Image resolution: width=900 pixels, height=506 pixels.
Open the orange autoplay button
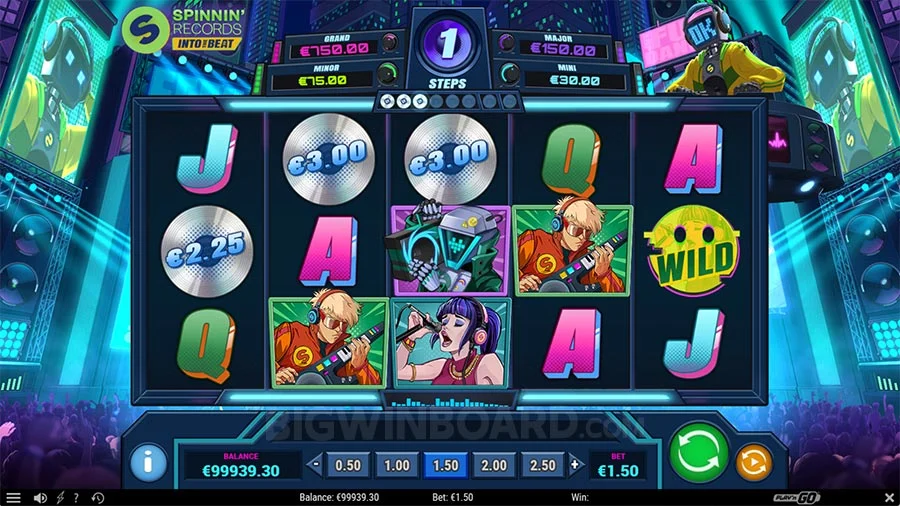(x=753, y=463)
